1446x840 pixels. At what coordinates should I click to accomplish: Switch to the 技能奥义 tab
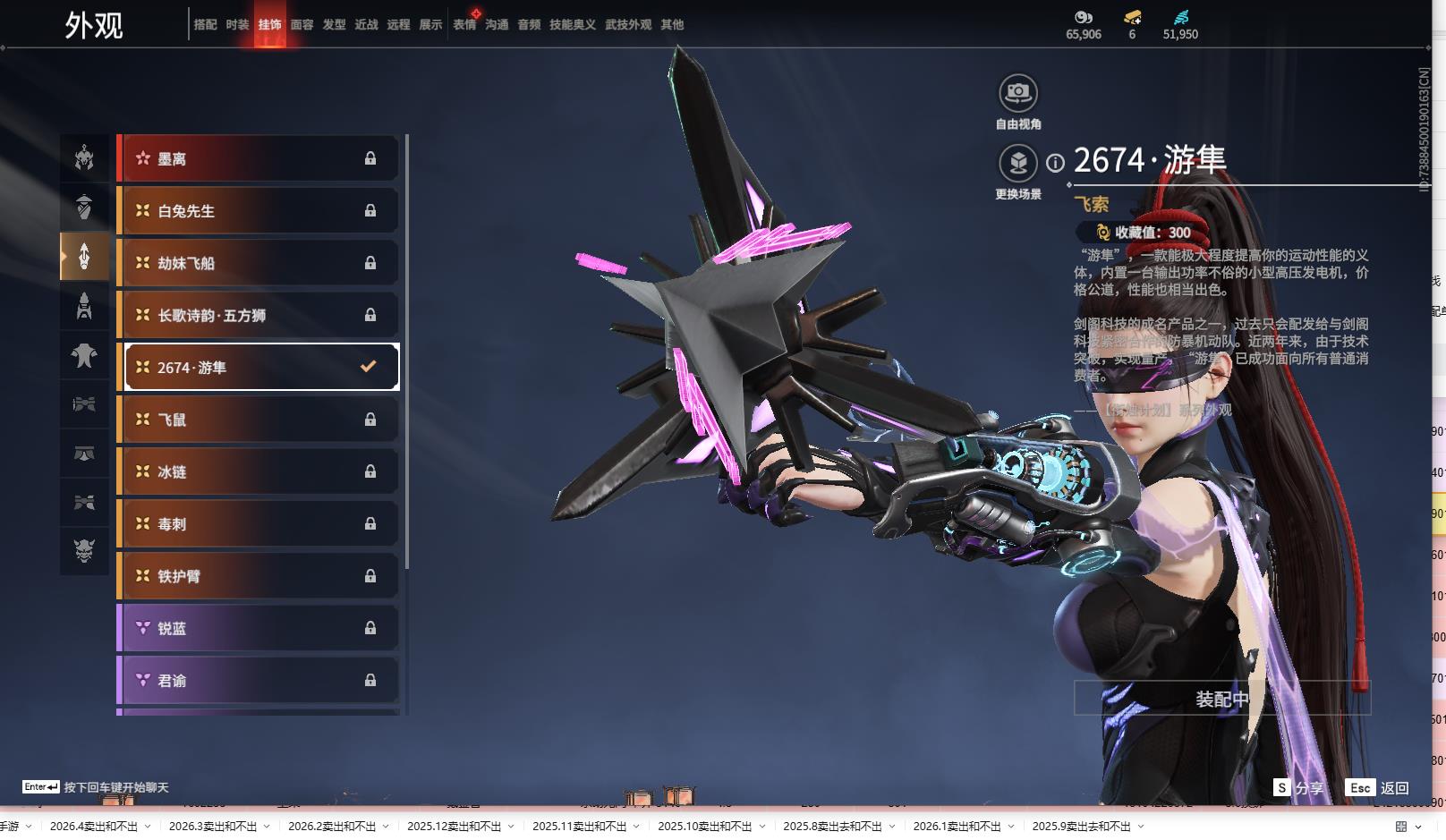click(x=572, y=25)
